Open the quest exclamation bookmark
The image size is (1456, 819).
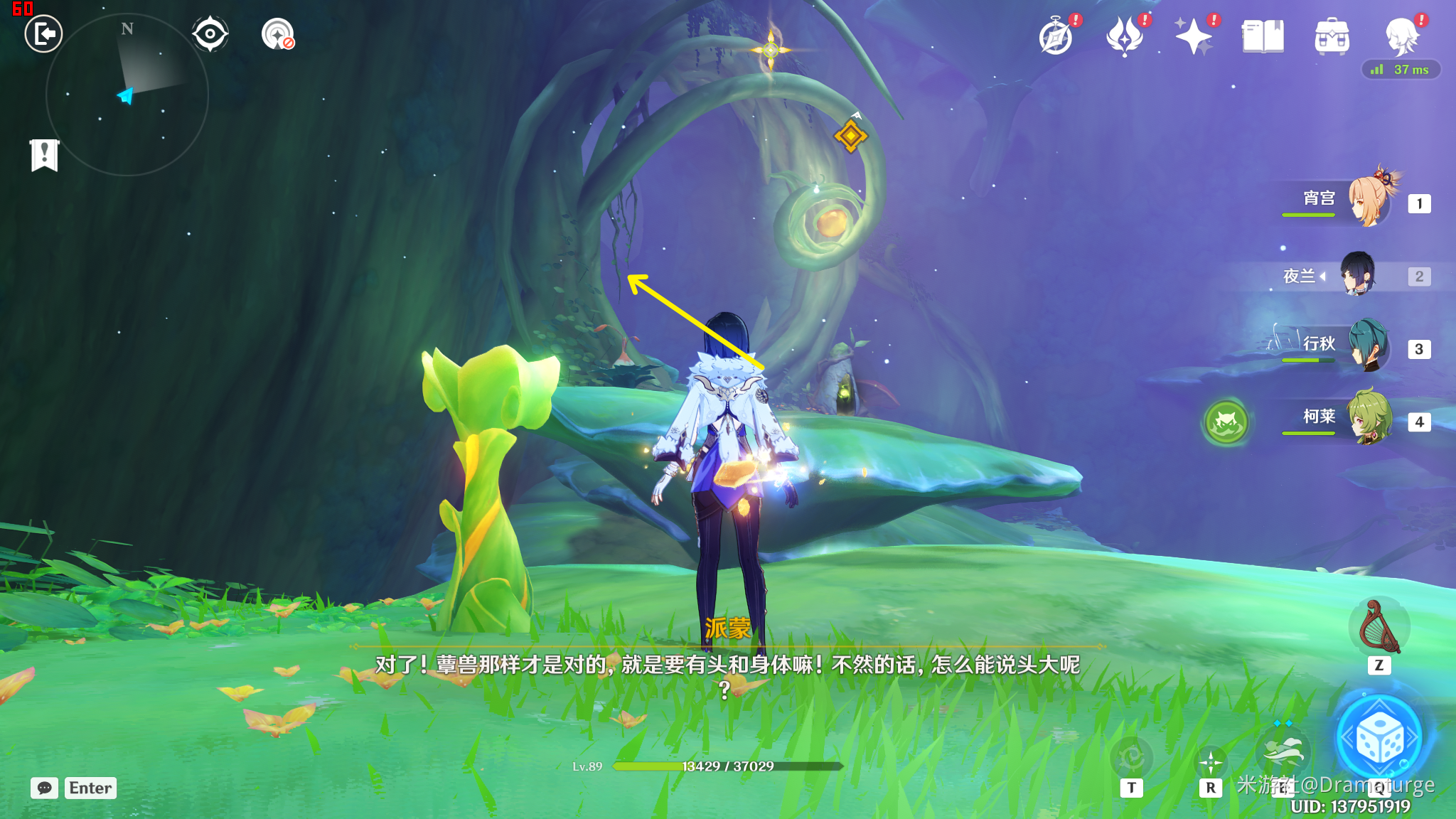[x=45, y=154]
